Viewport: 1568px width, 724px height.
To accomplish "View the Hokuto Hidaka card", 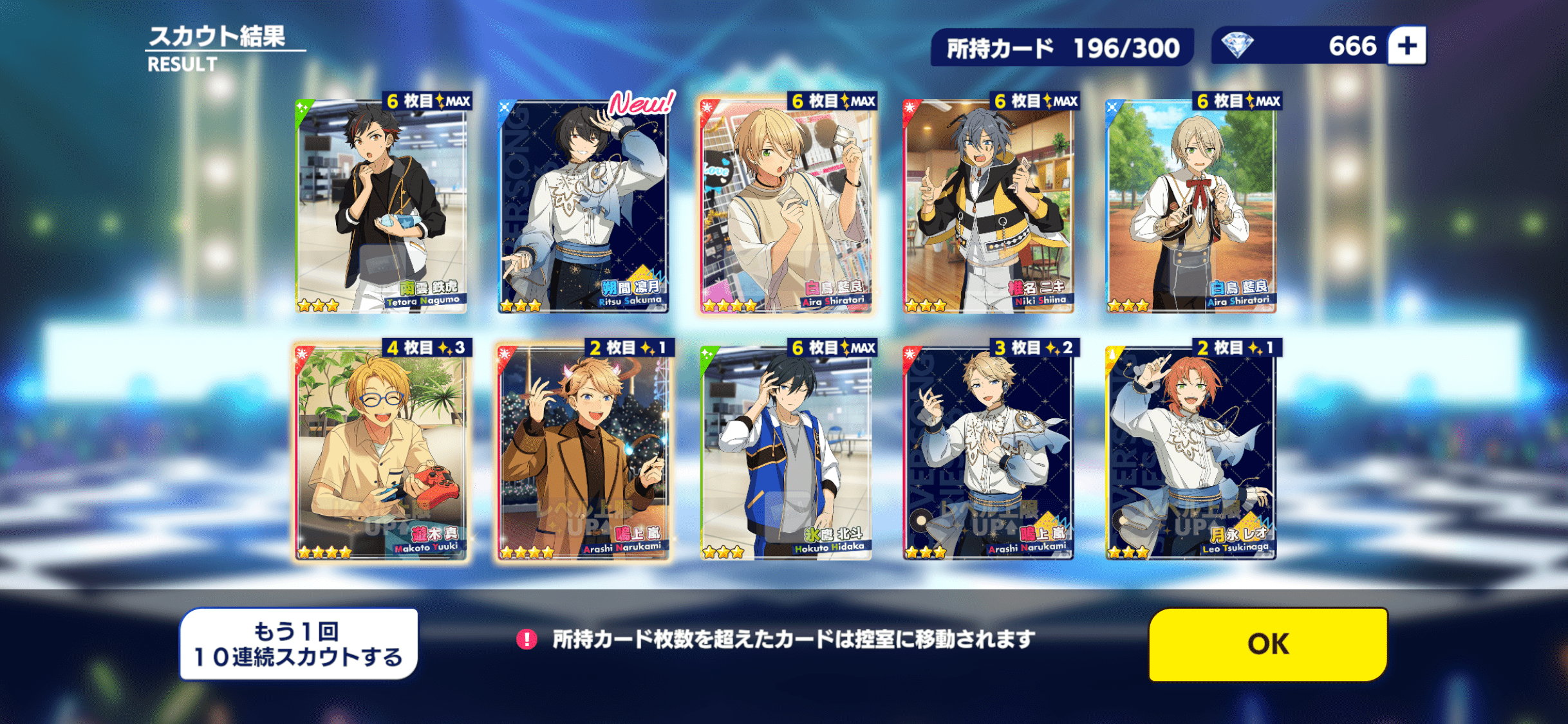I will pyautogui.click(x=786, y=453).
